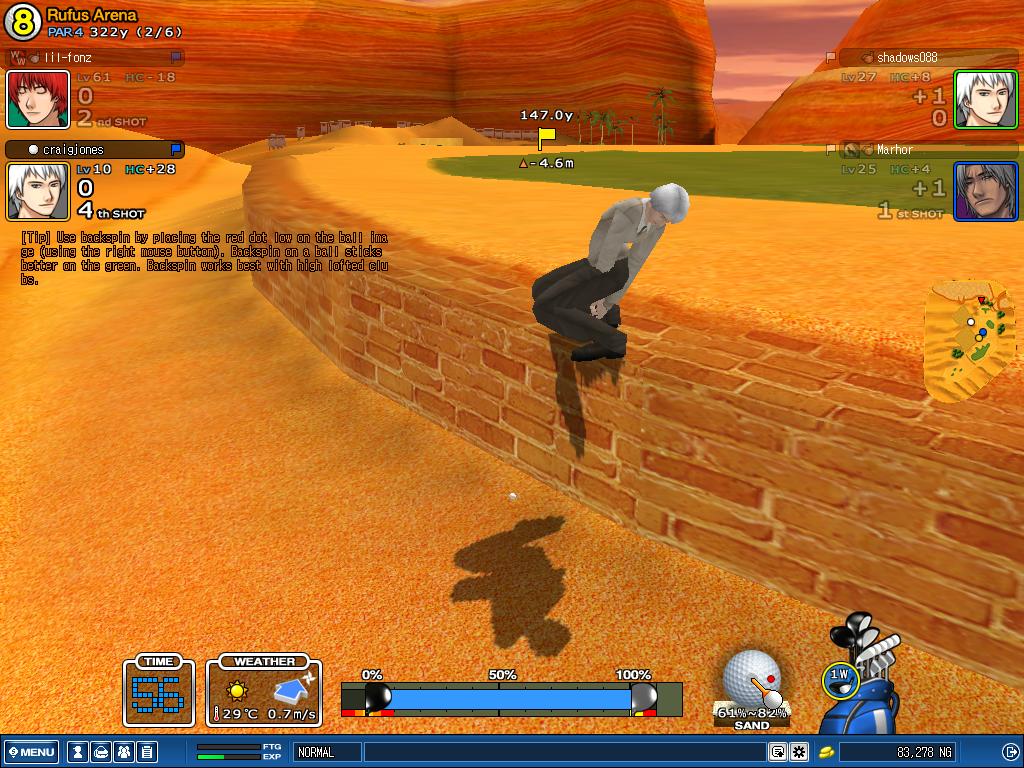Open the course minimap
1024x768 pixels.
(x=969, y=338)
